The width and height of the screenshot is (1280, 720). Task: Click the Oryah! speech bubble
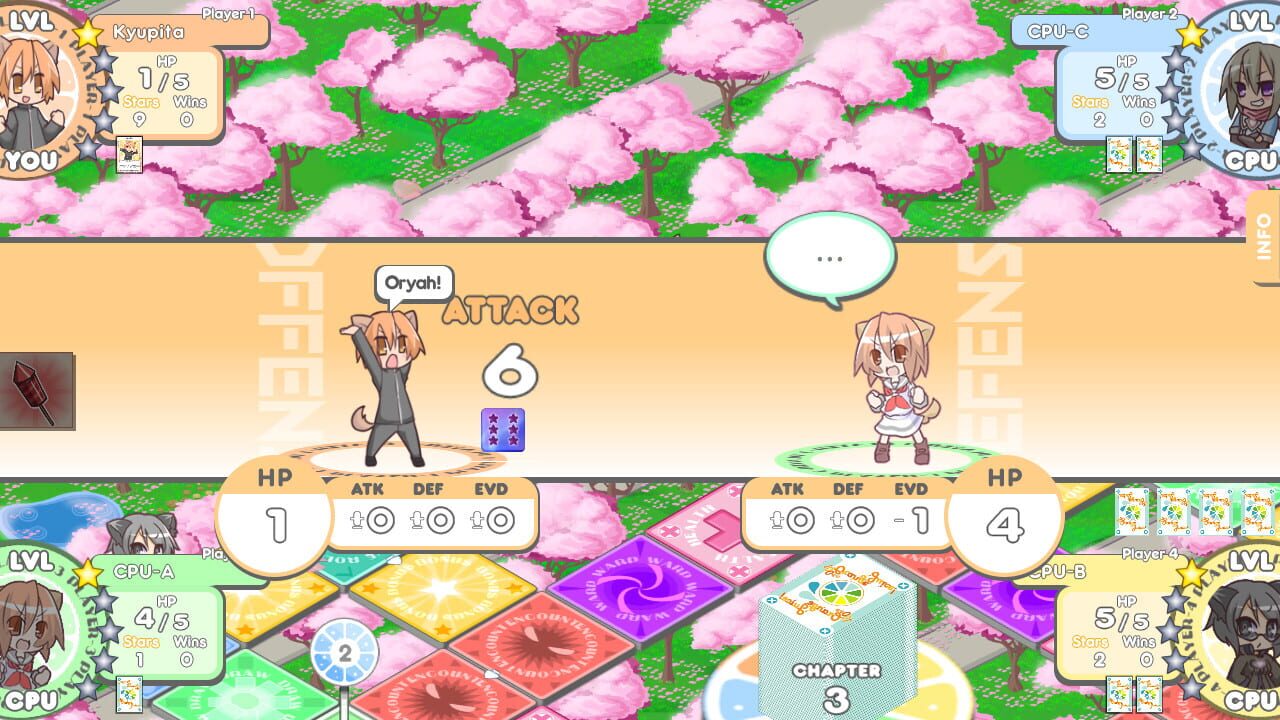(x=413, y=283)
